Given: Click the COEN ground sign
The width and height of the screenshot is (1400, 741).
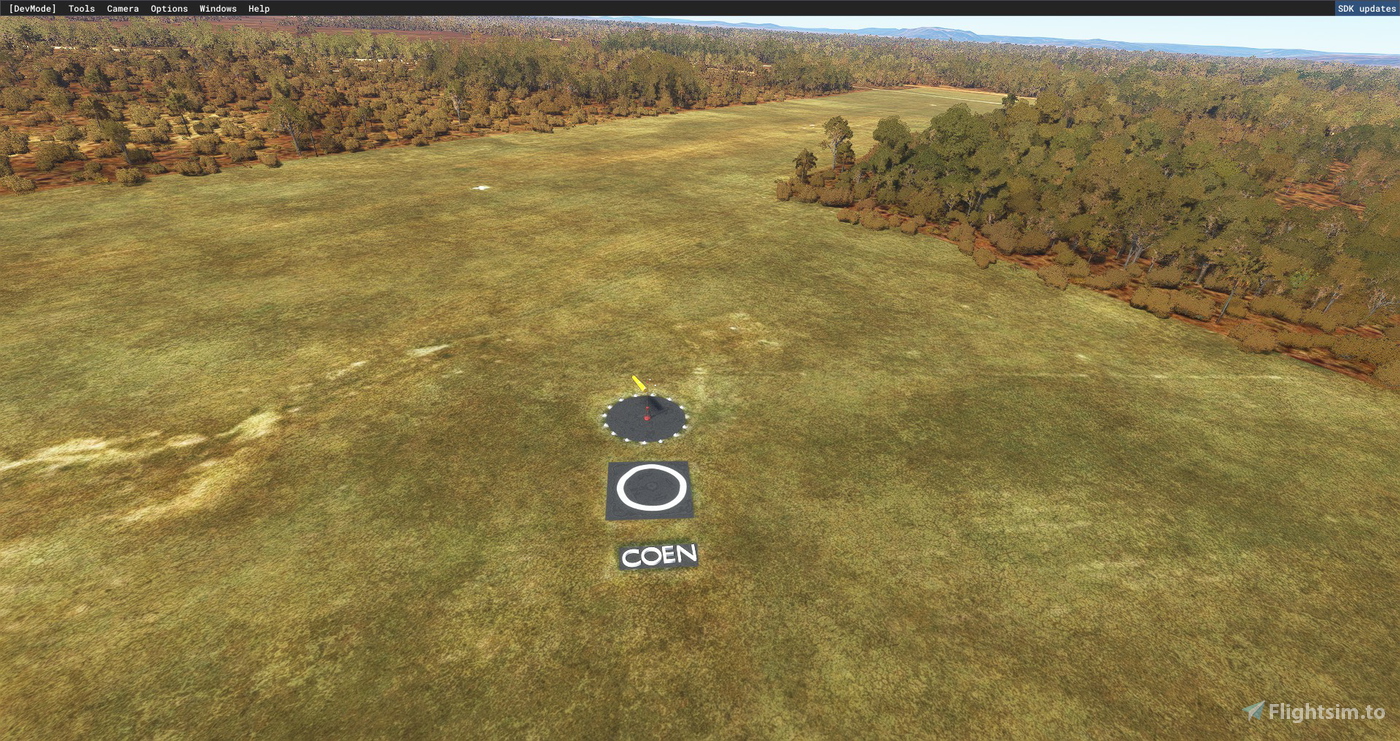Looking at the screenshot, I should (657, 555).
